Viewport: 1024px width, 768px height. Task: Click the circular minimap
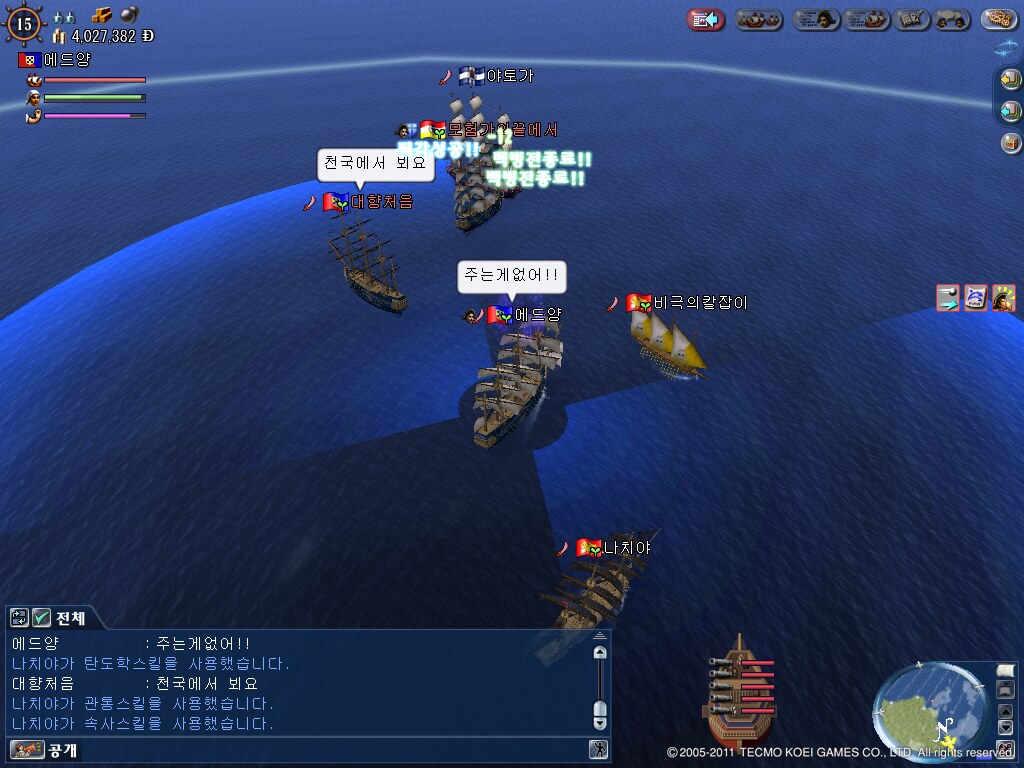click(926, 709)
